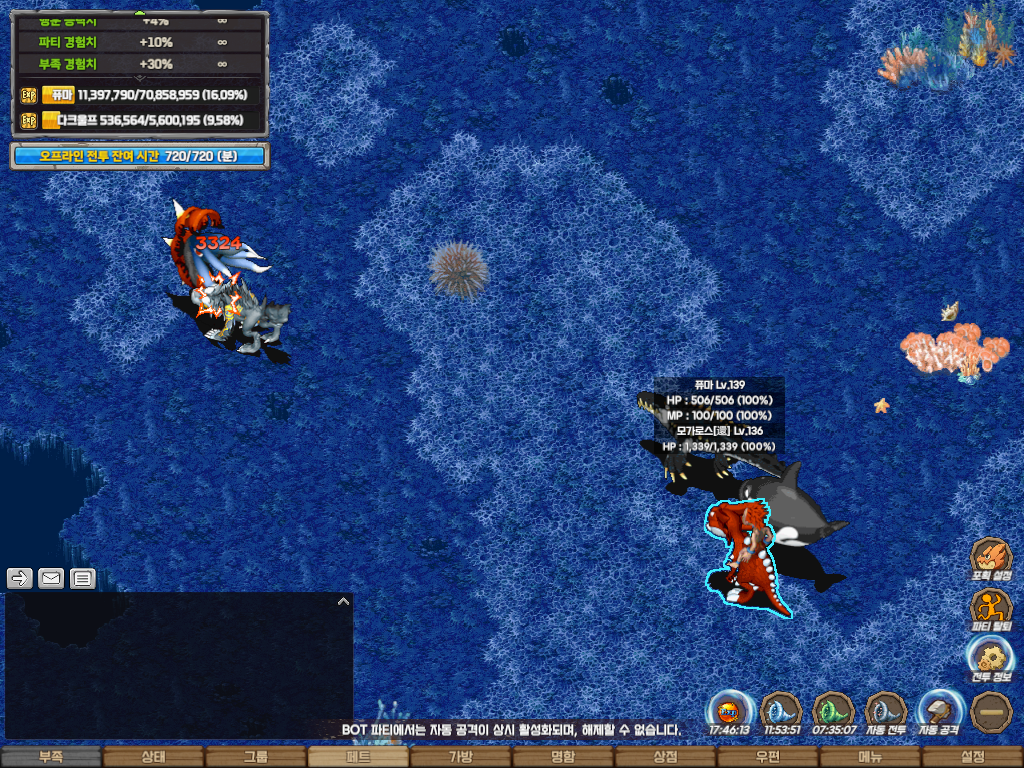Click the green cone buff timer icon
1024x768 pixels.
pos(833,711)
